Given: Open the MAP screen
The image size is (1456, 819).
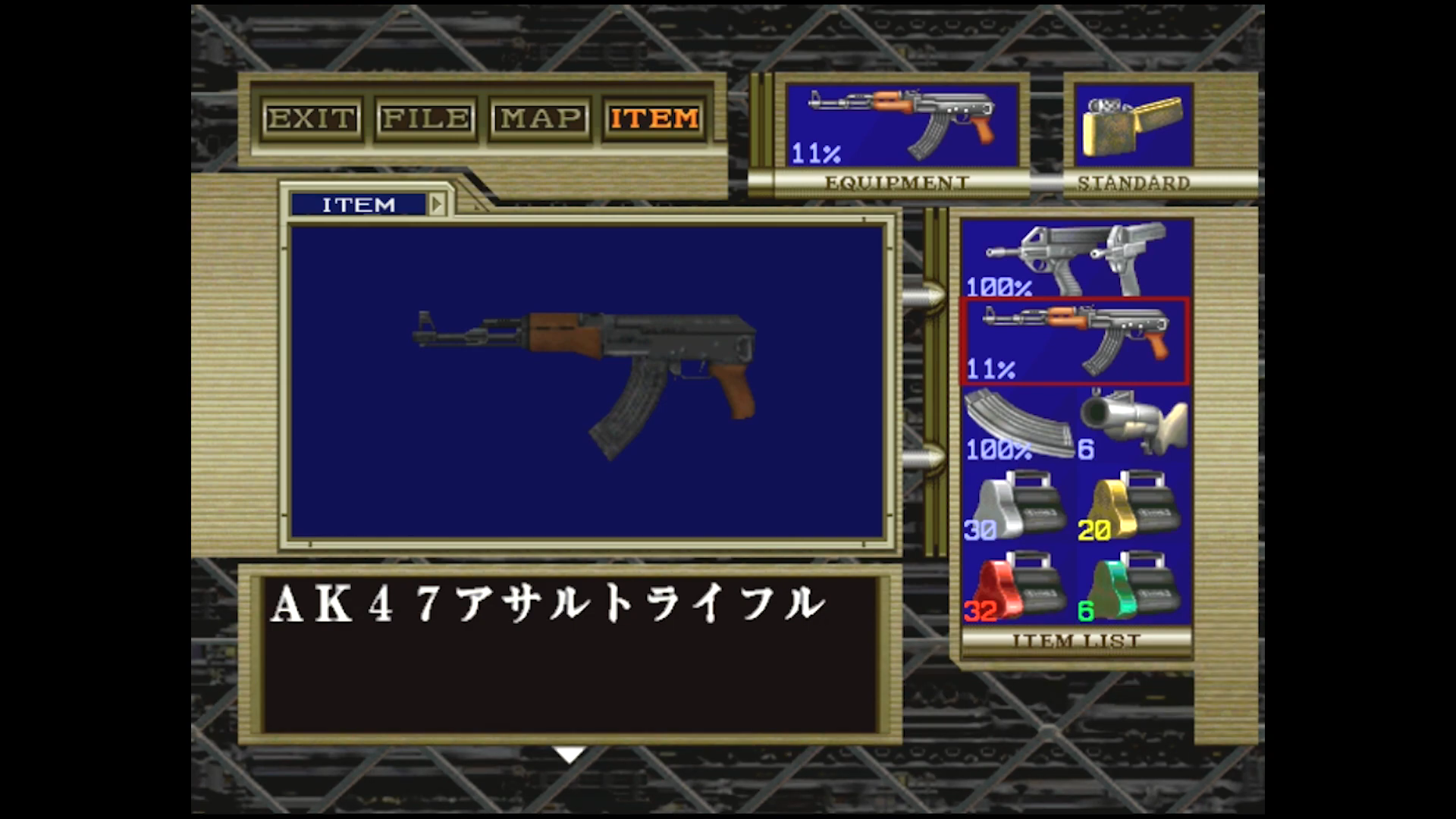Looking at the screenshot, I should coord(540,118).
